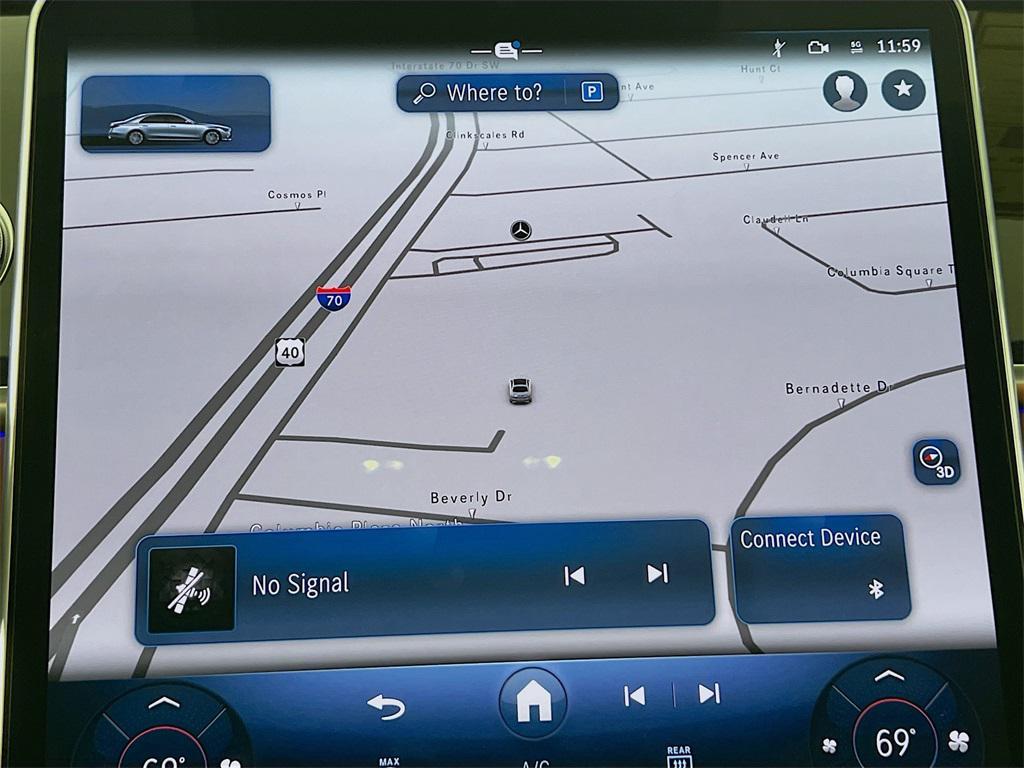This screenshot has width=1024, height=768.
Task: Open the No Signal media widget
Action: tap(300, 585)
